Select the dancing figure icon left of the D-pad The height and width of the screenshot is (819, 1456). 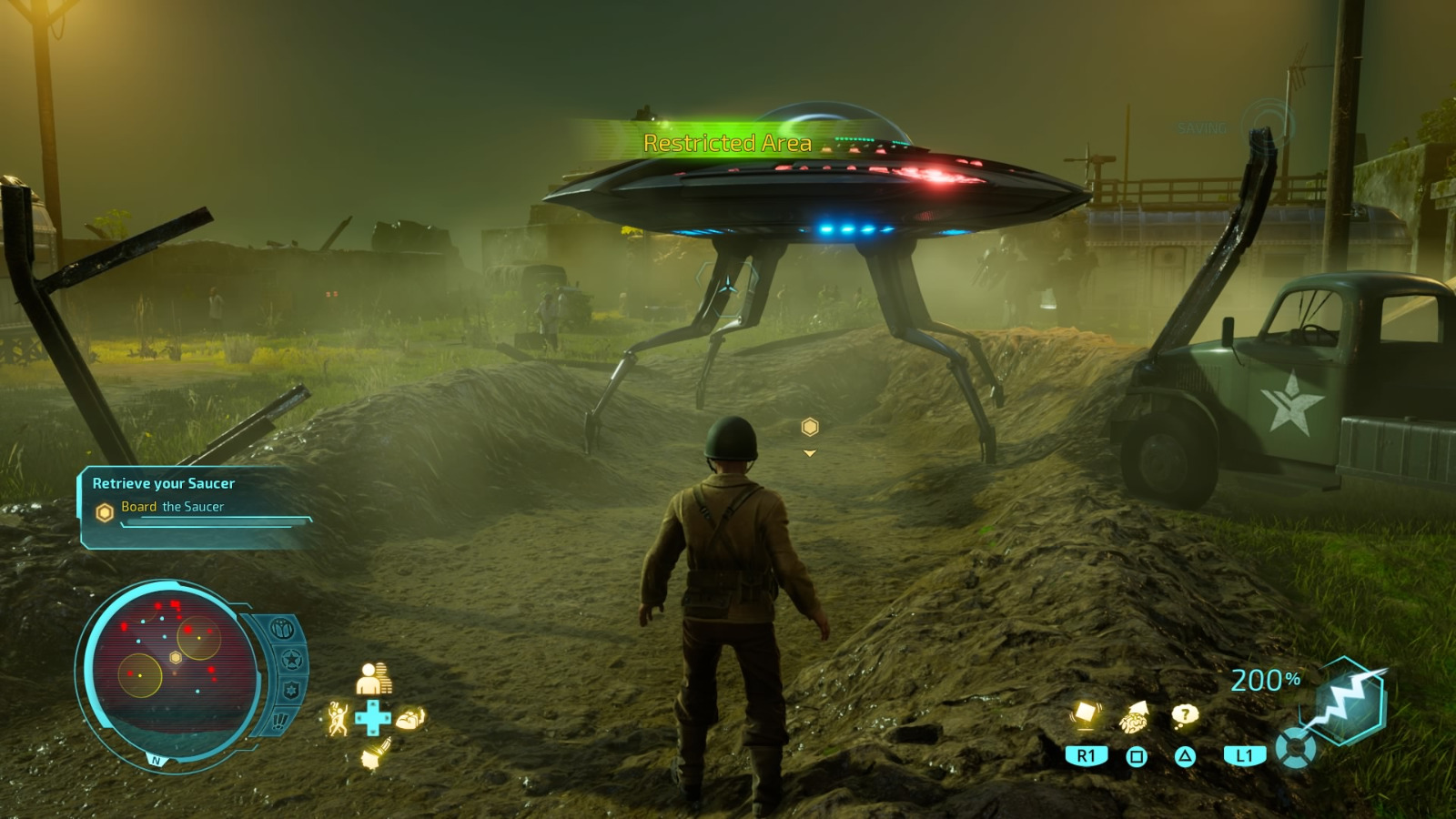point(338,719)
